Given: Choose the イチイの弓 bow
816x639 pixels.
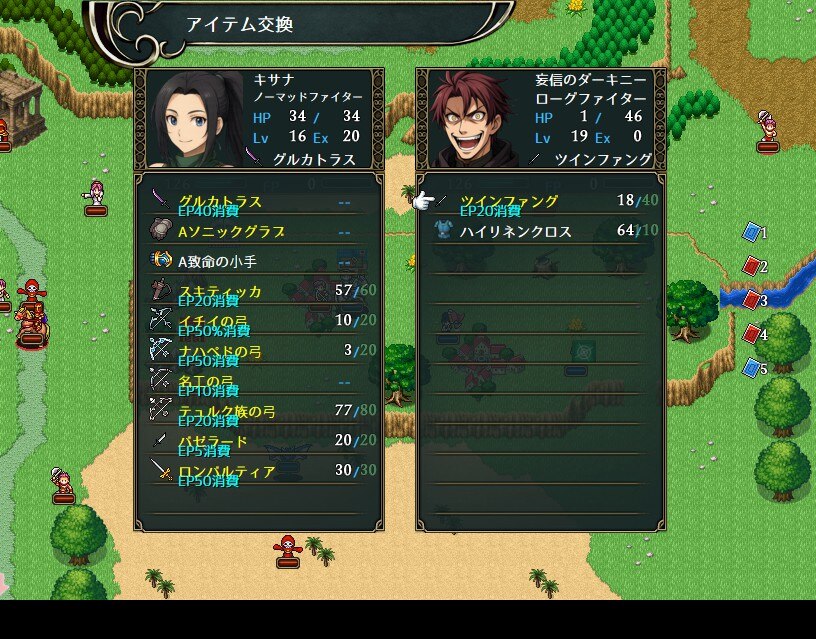Looking at the screenshot, I should point(258,321).
